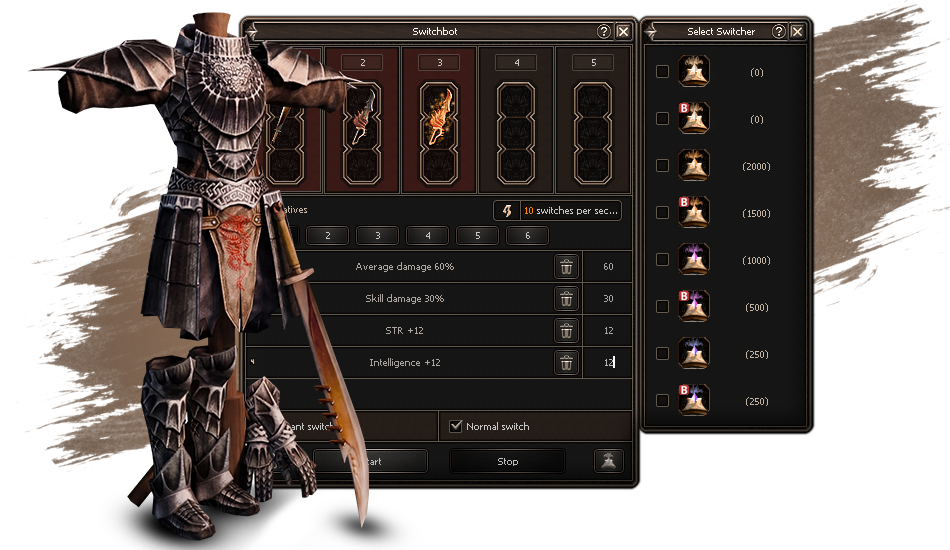Edit the Average damage value field
950x550 pixels.
point(608,267)
